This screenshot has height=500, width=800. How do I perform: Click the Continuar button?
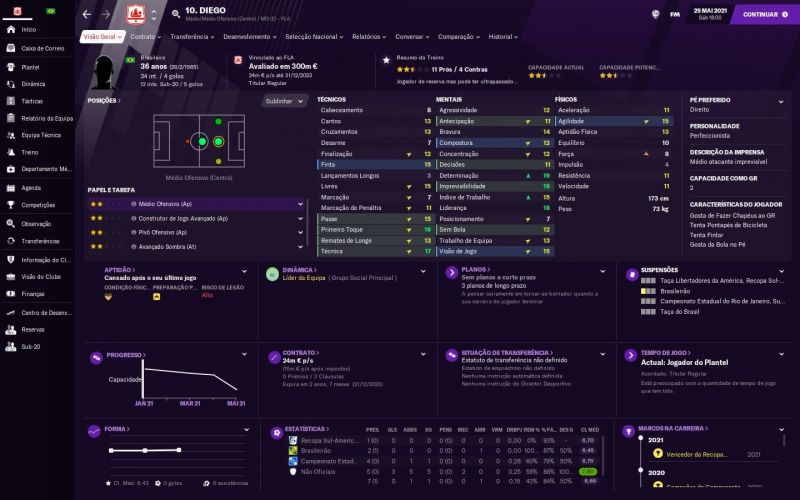(x=764, y=14)
